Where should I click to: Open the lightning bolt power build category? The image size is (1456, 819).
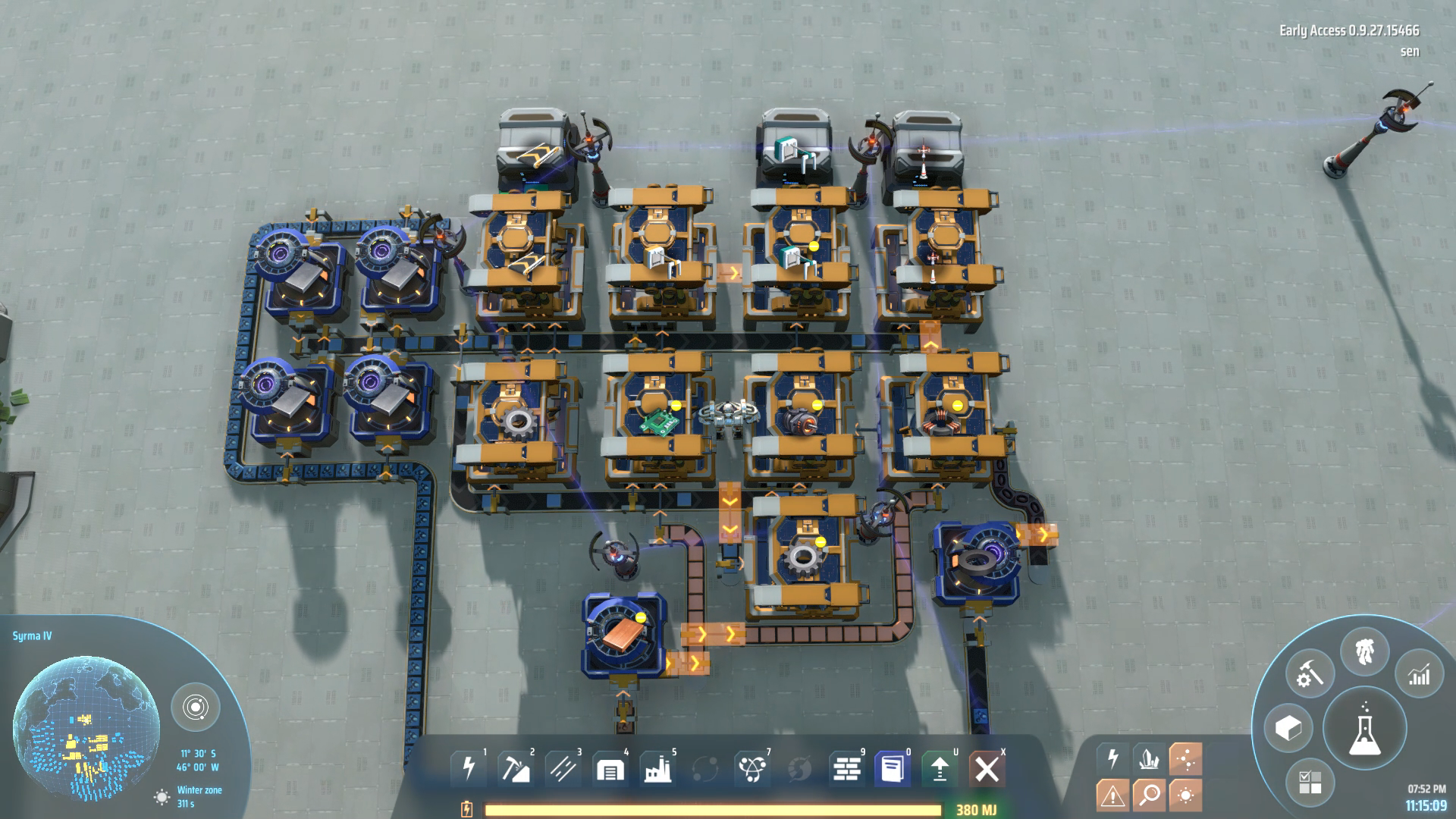pyautogui.click(x=469, y=769)
